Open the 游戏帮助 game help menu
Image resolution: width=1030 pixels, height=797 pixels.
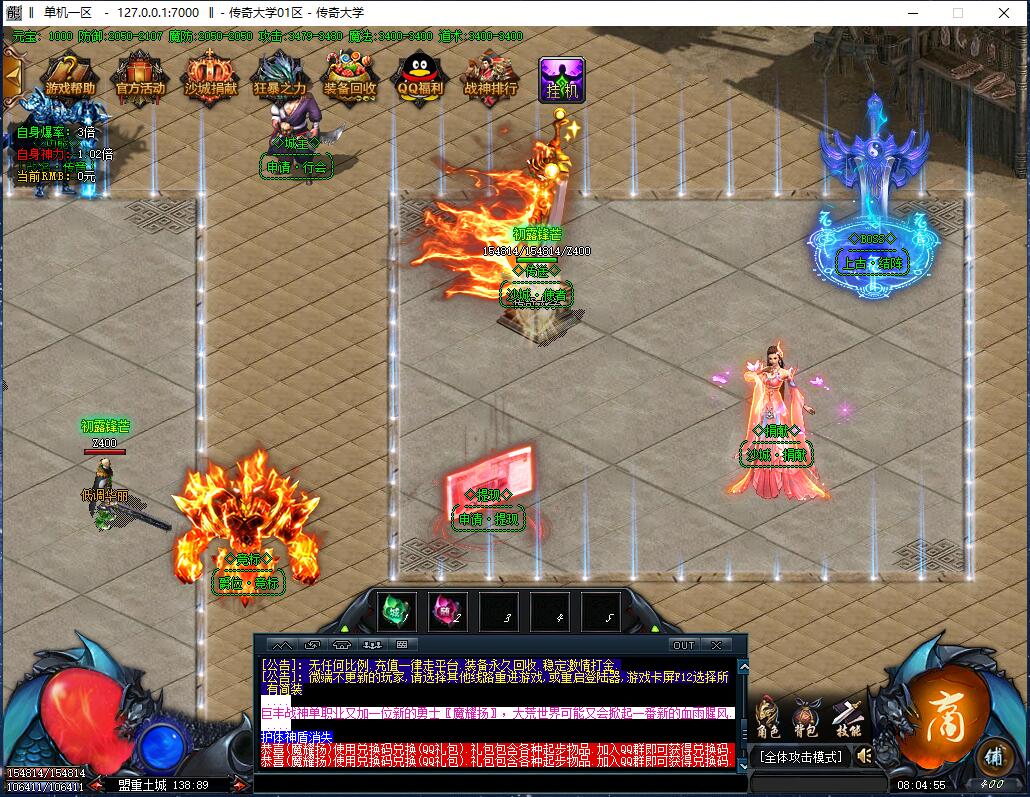(x=70, y=76)
